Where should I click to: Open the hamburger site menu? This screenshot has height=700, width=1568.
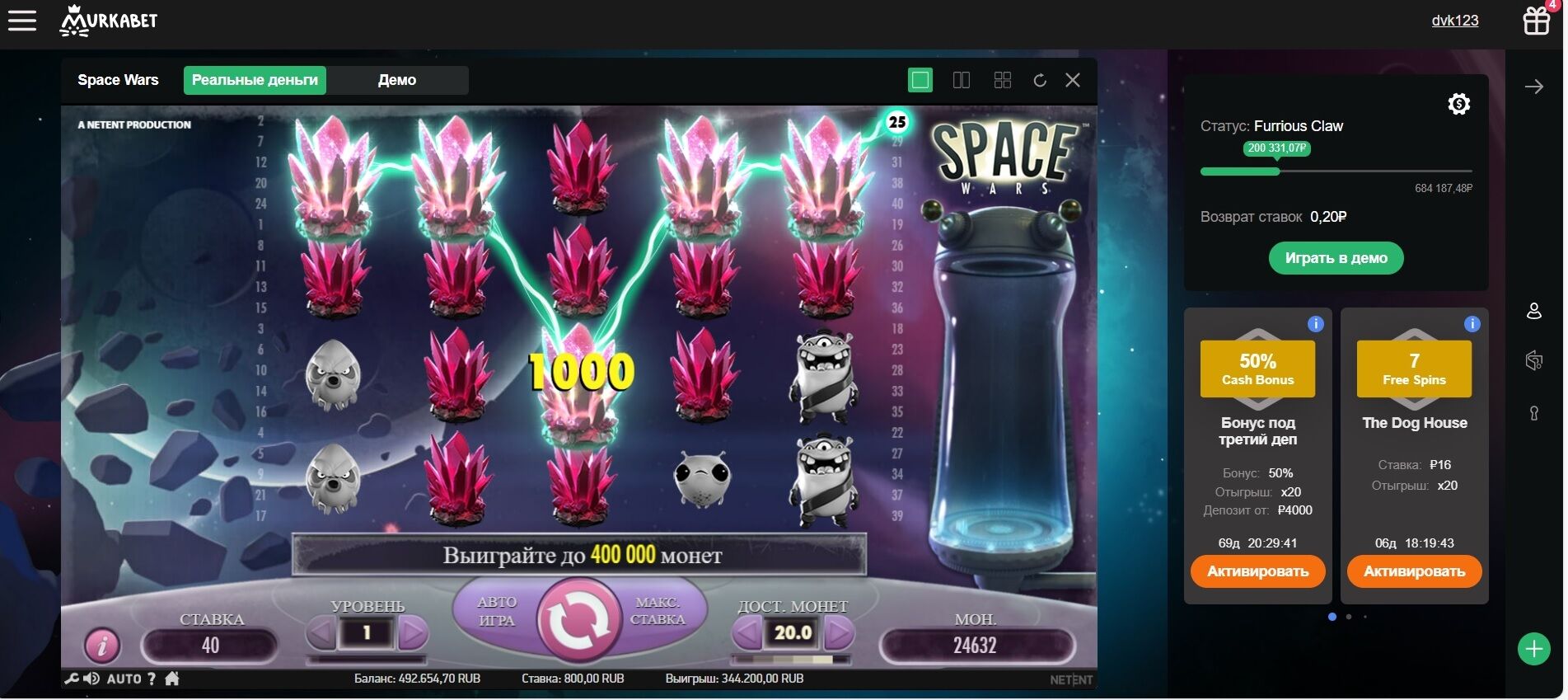[x=22, y=21]
